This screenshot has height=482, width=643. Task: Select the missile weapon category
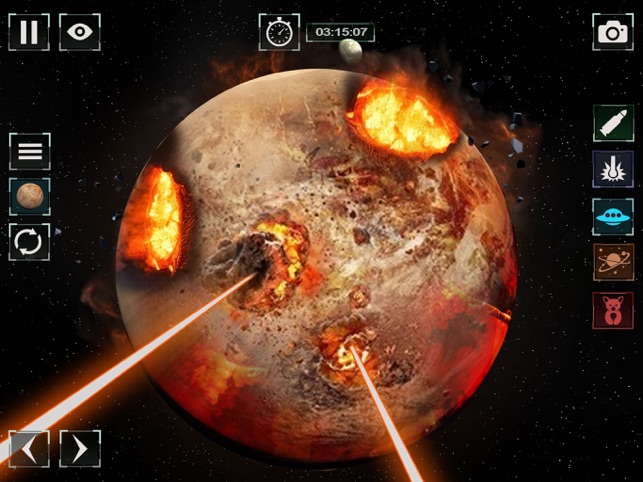click(x=612, y=123)
